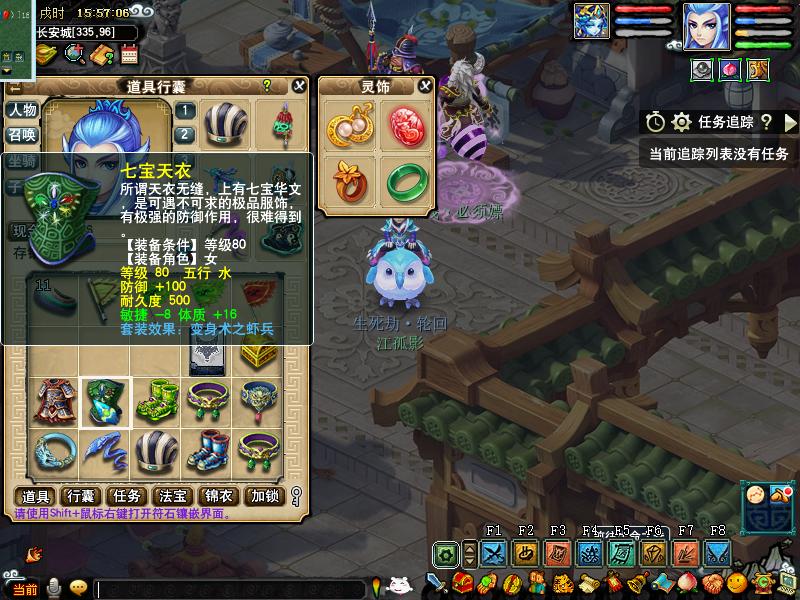Close the 灵饰 accessories panel
Viewport: 800px width, 600px height.
click(x=425, y=86)
